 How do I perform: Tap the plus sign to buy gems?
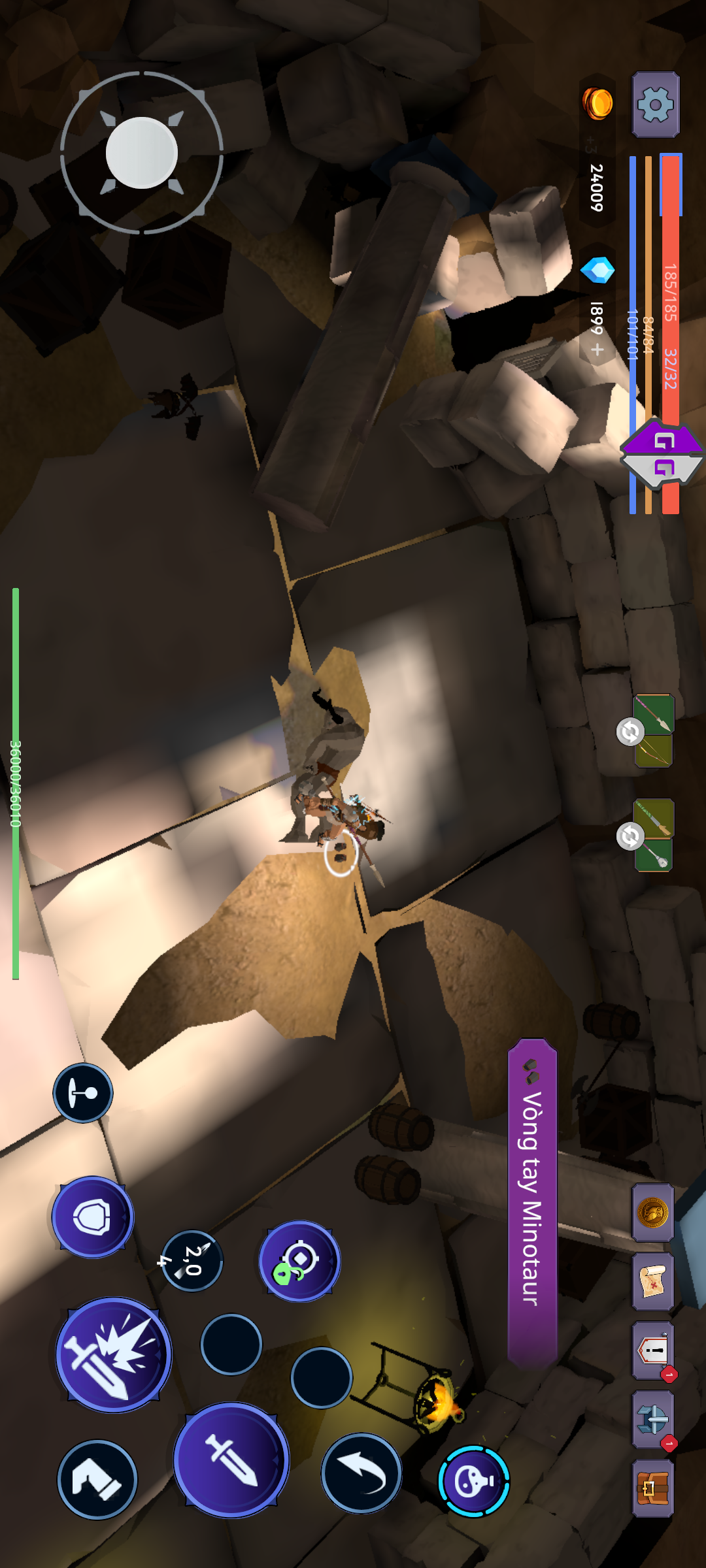coord(597,350)
